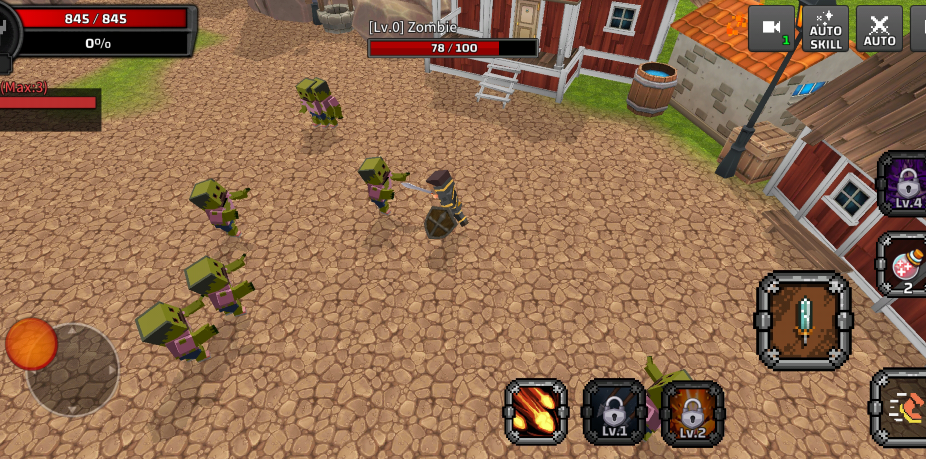The width and height of the screenshot is (926, 459).
Task: Tap the virtual joystick pad
Action: (72, 368)
